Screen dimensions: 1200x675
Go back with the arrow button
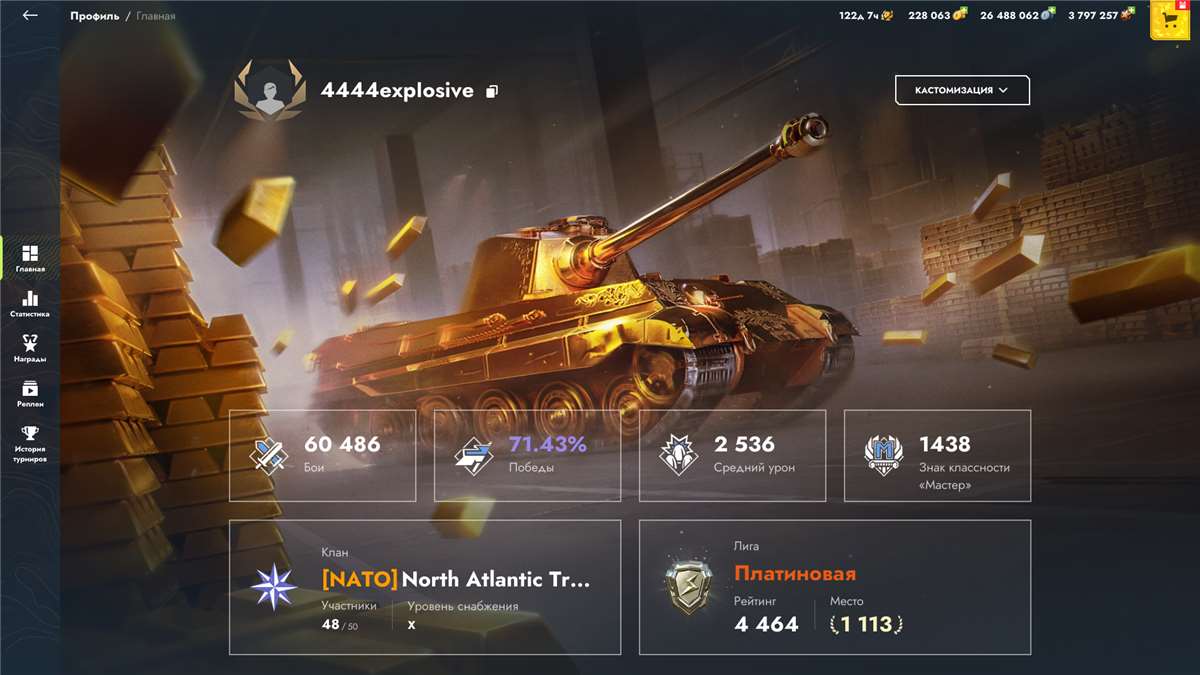point(30,16)
